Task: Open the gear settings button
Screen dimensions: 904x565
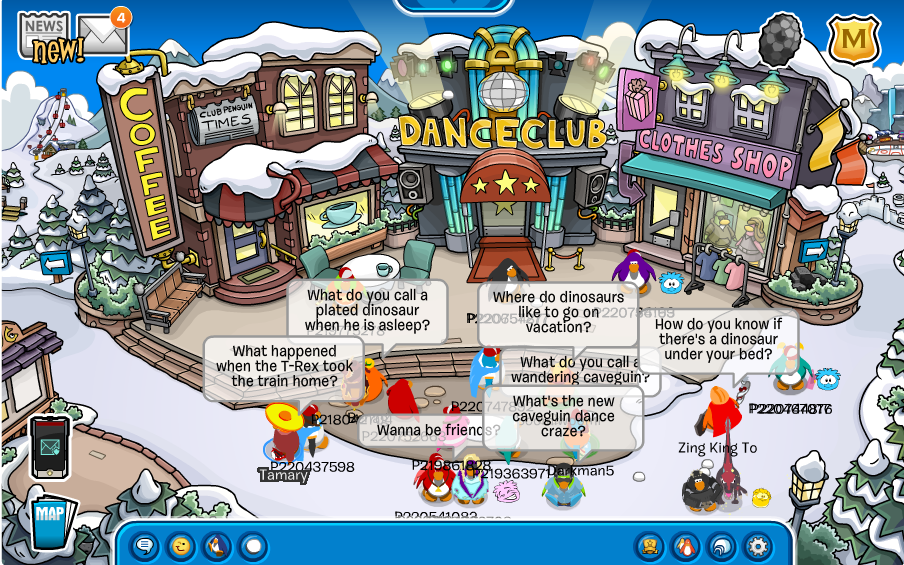Action: pos(758,546)
